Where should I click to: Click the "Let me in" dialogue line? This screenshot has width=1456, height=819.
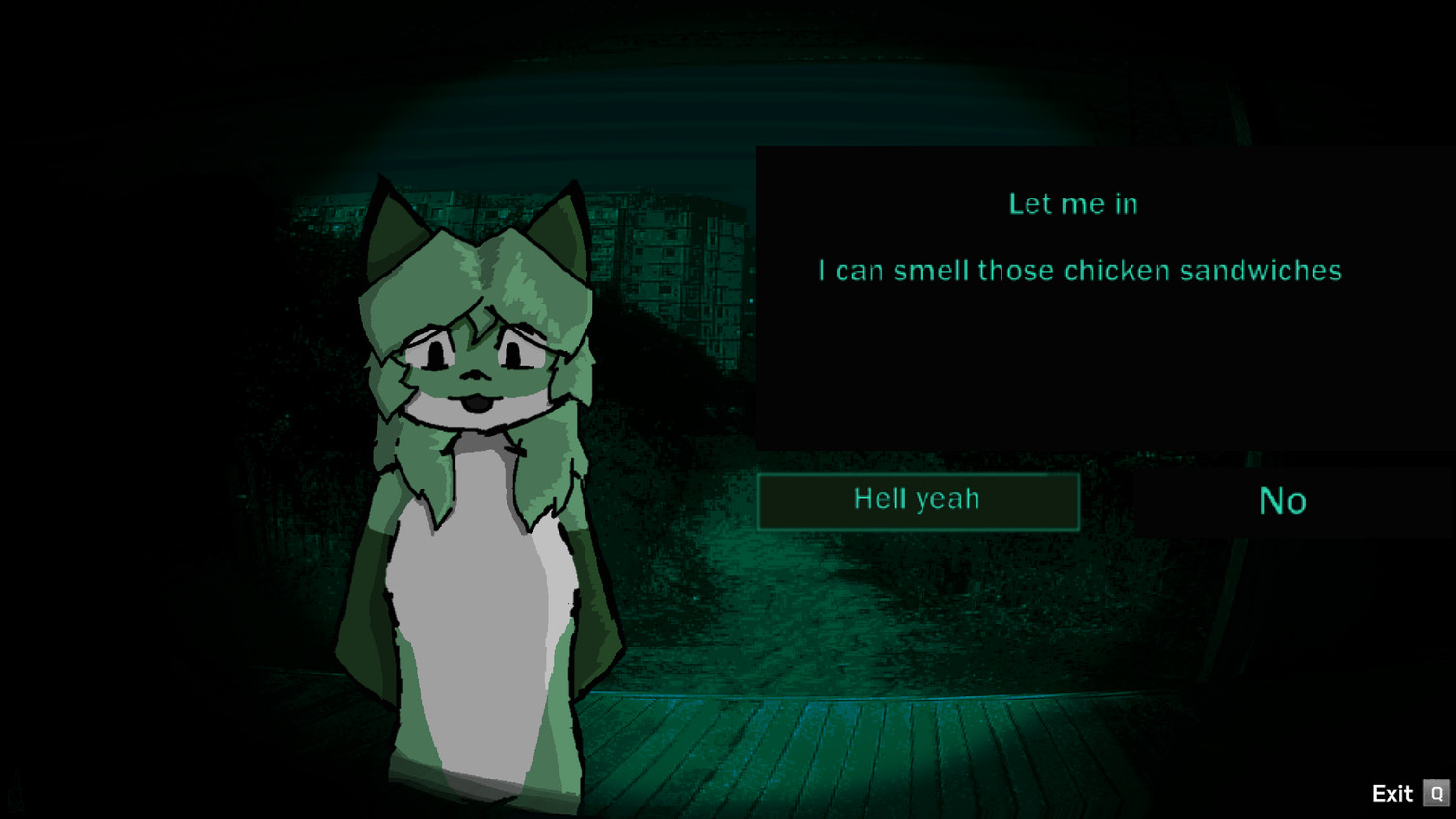pyautogui.click(x=1074, y=203)
